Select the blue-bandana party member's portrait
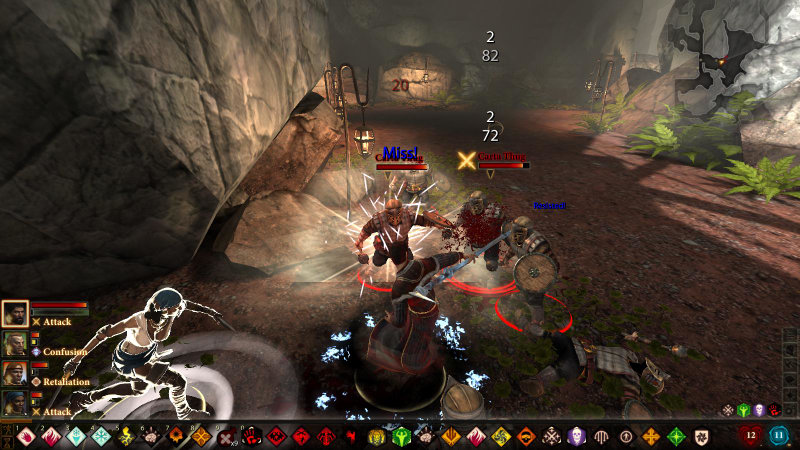Viewport: 800px width, 450px height. pyautogui.click(x=15, y=403)
